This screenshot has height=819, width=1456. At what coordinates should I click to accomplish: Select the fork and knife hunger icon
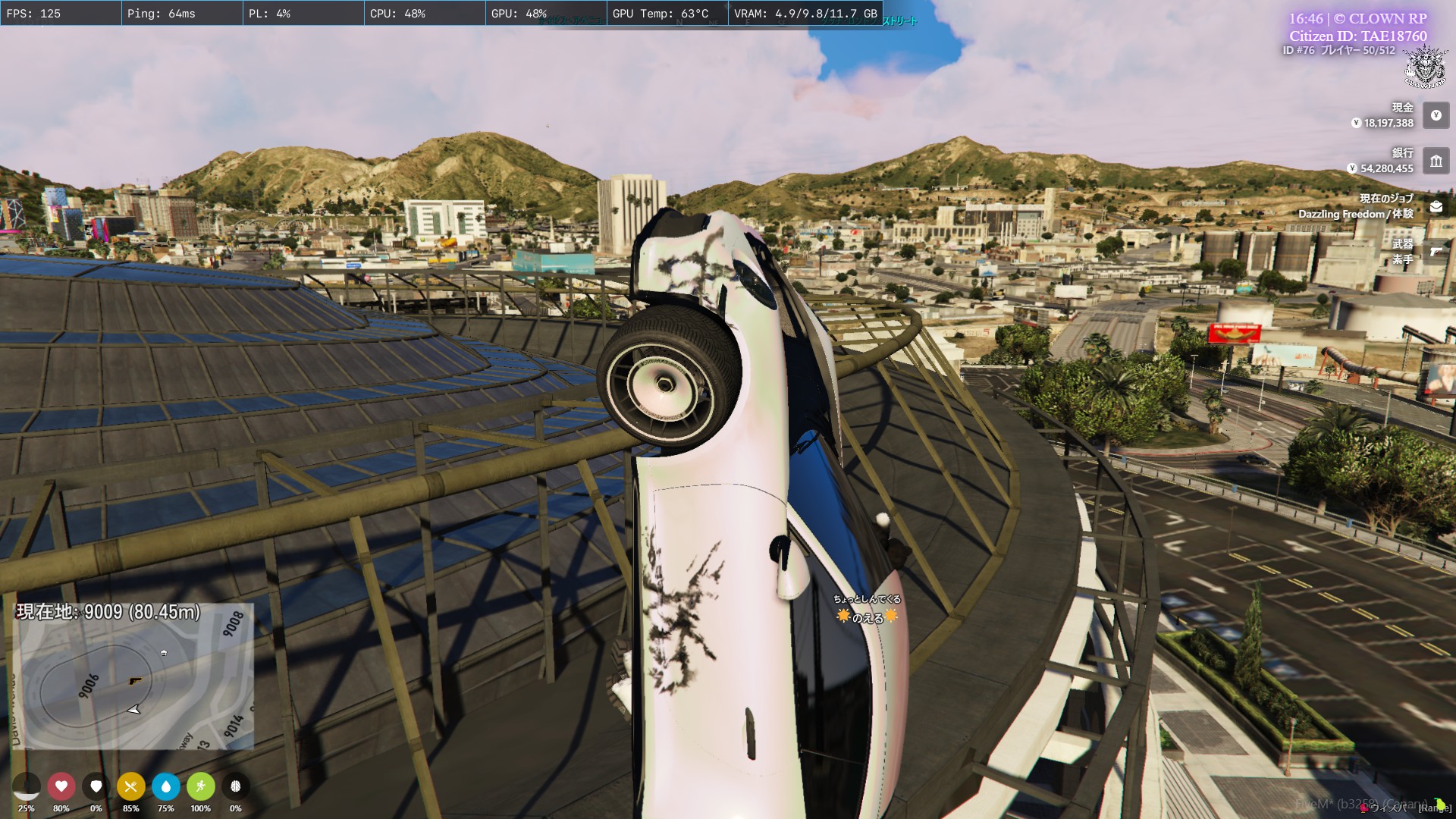130,786
